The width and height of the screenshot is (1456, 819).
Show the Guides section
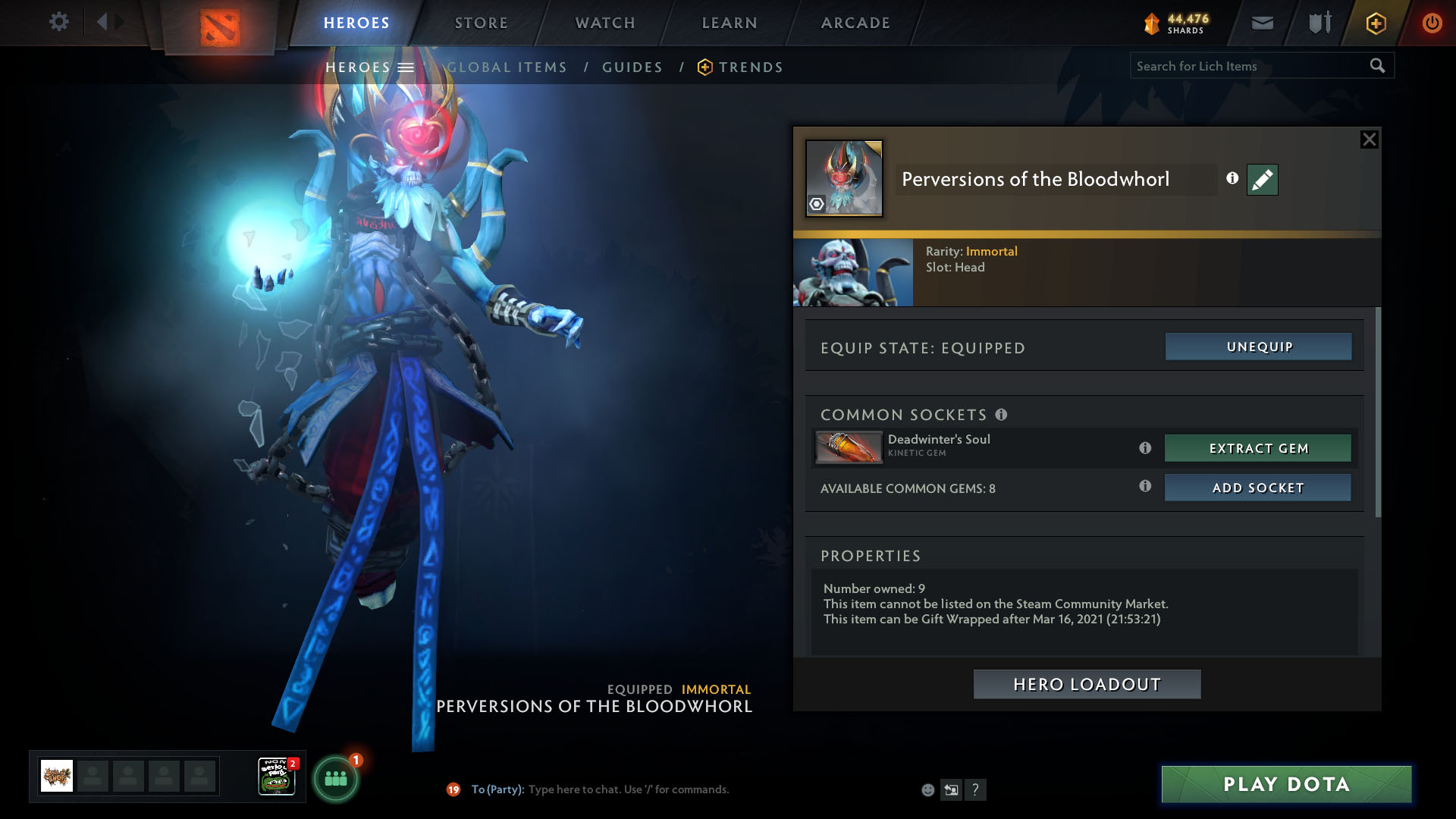coord(632,67)
